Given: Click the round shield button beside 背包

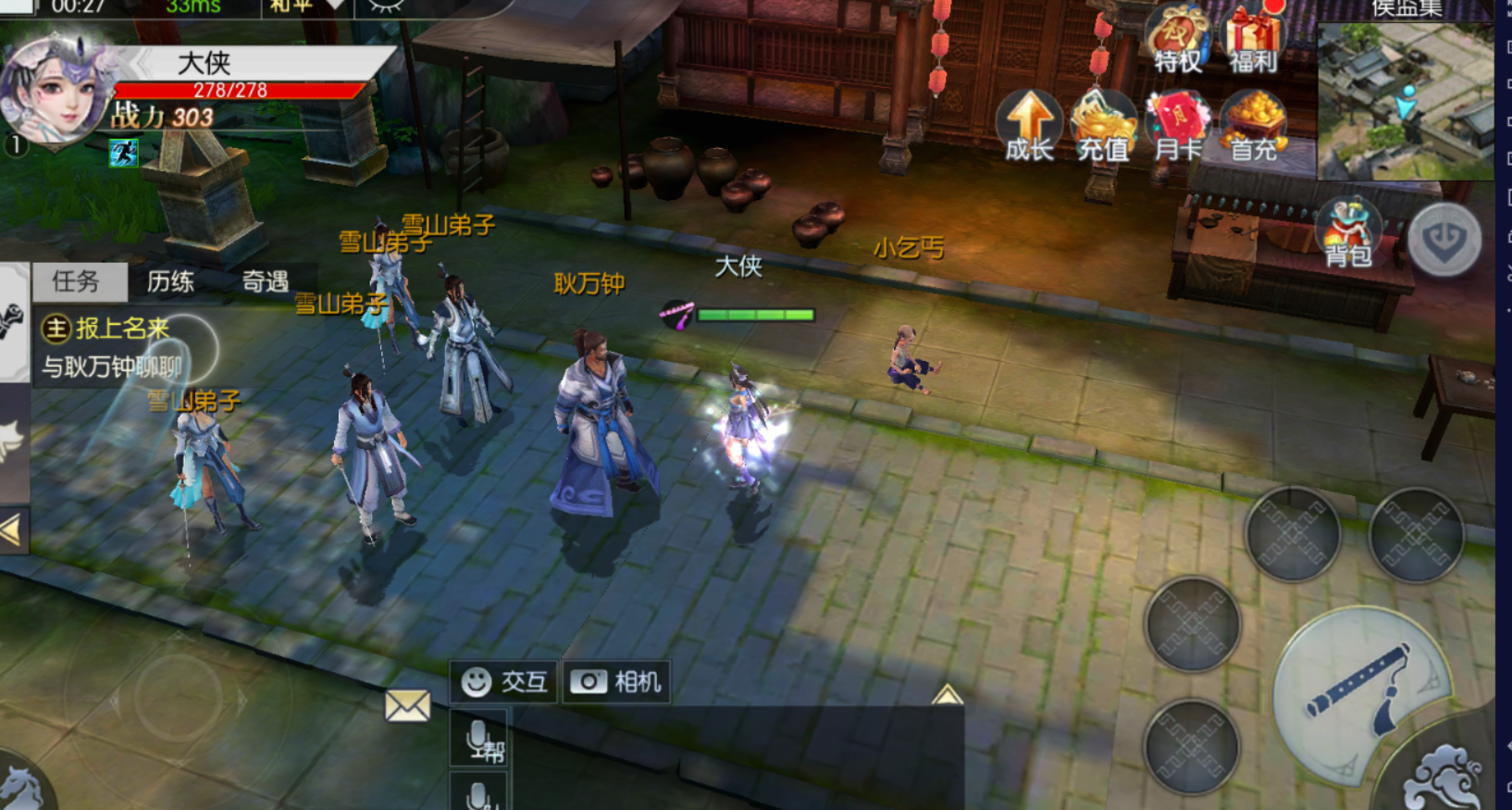Looking at the screenshot, I should (1444, 239).
